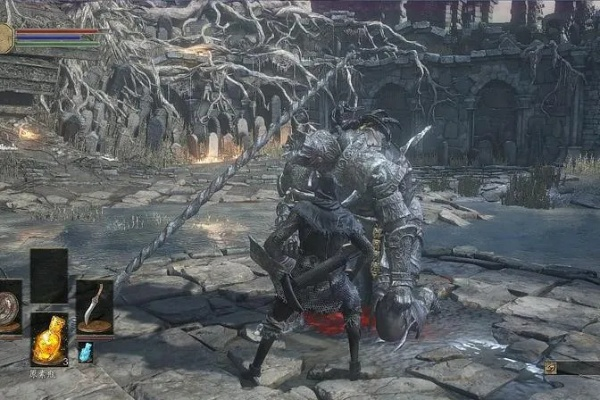Screen dimensions: 600x400
Task: Select the small blue Ashen Estus icon
Action: pyautogui.click(x=86, y=352)
